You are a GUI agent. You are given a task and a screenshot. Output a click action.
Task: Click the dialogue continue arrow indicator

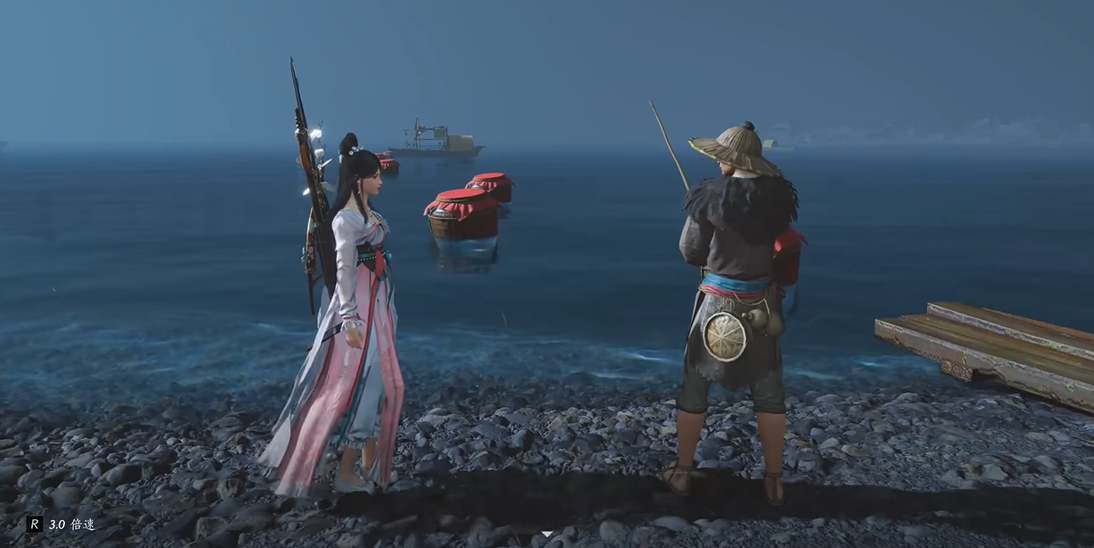pyautogui.click(x=545, y=535)
